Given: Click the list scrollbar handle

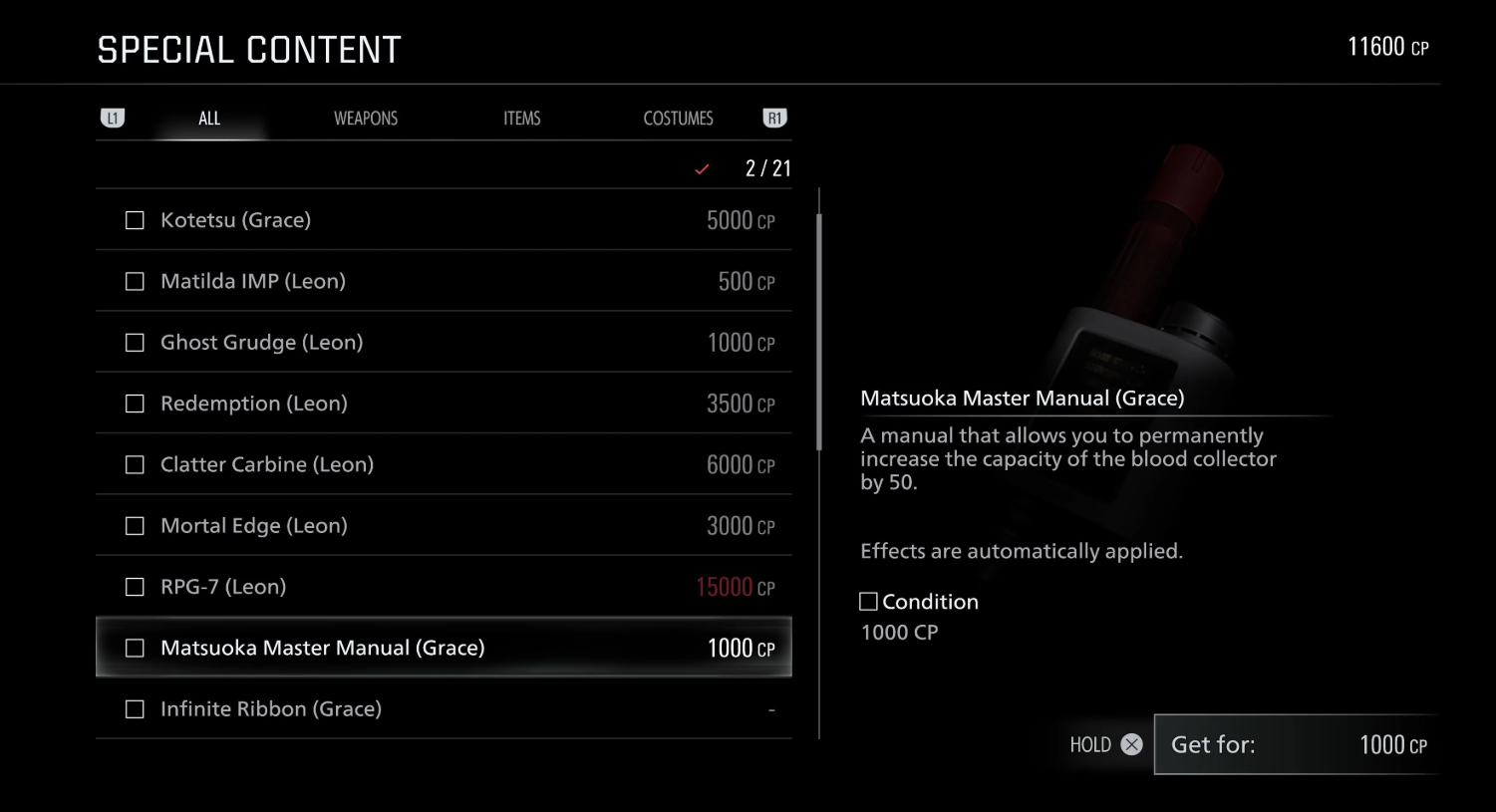Looking at the screenshot, I should coord(819,331).
